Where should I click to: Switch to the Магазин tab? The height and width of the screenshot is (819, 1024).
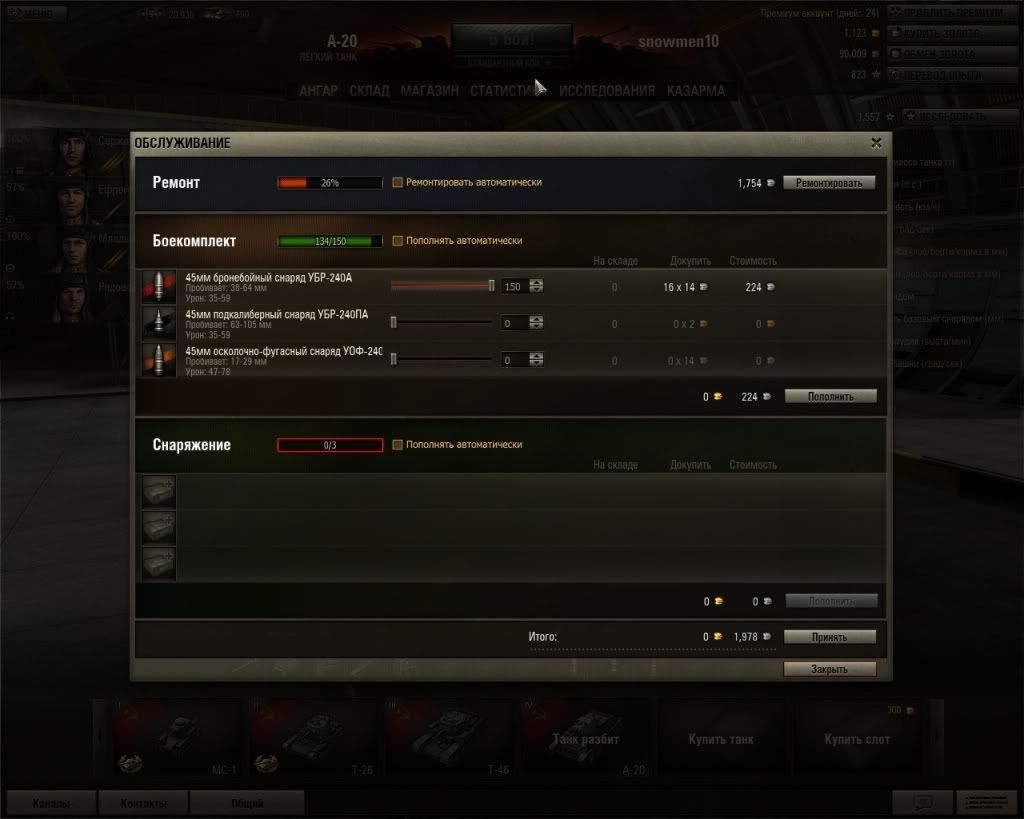(x=430, y=91)
